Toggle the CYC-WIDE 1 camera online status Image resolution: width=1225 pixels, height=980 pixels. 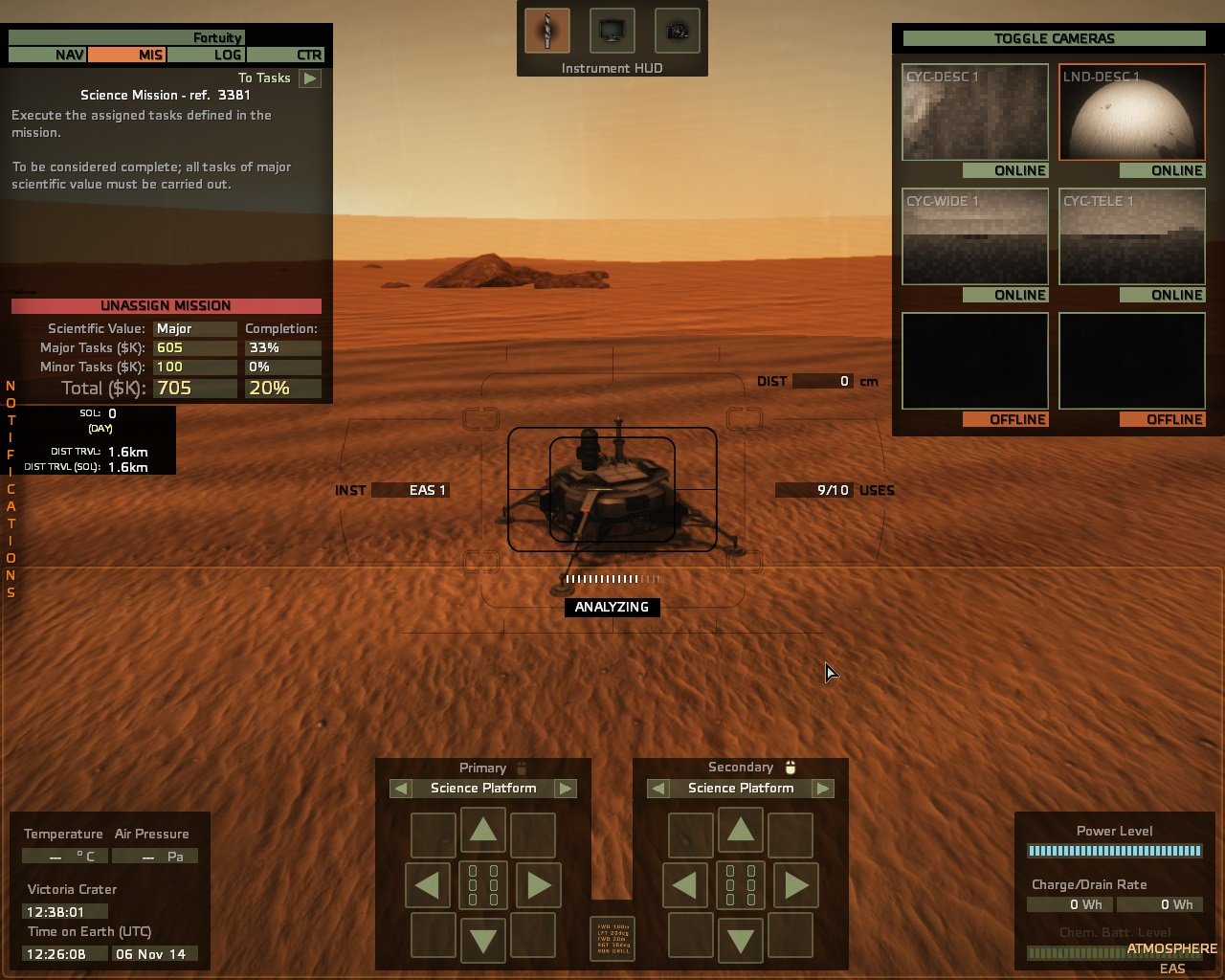1006,295
